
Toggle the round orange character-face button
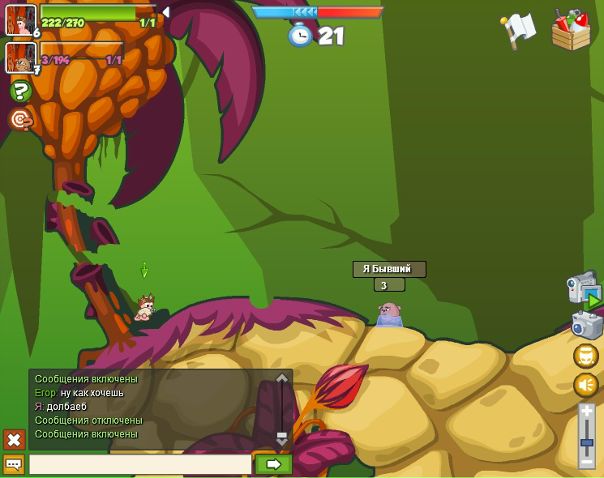586,356
